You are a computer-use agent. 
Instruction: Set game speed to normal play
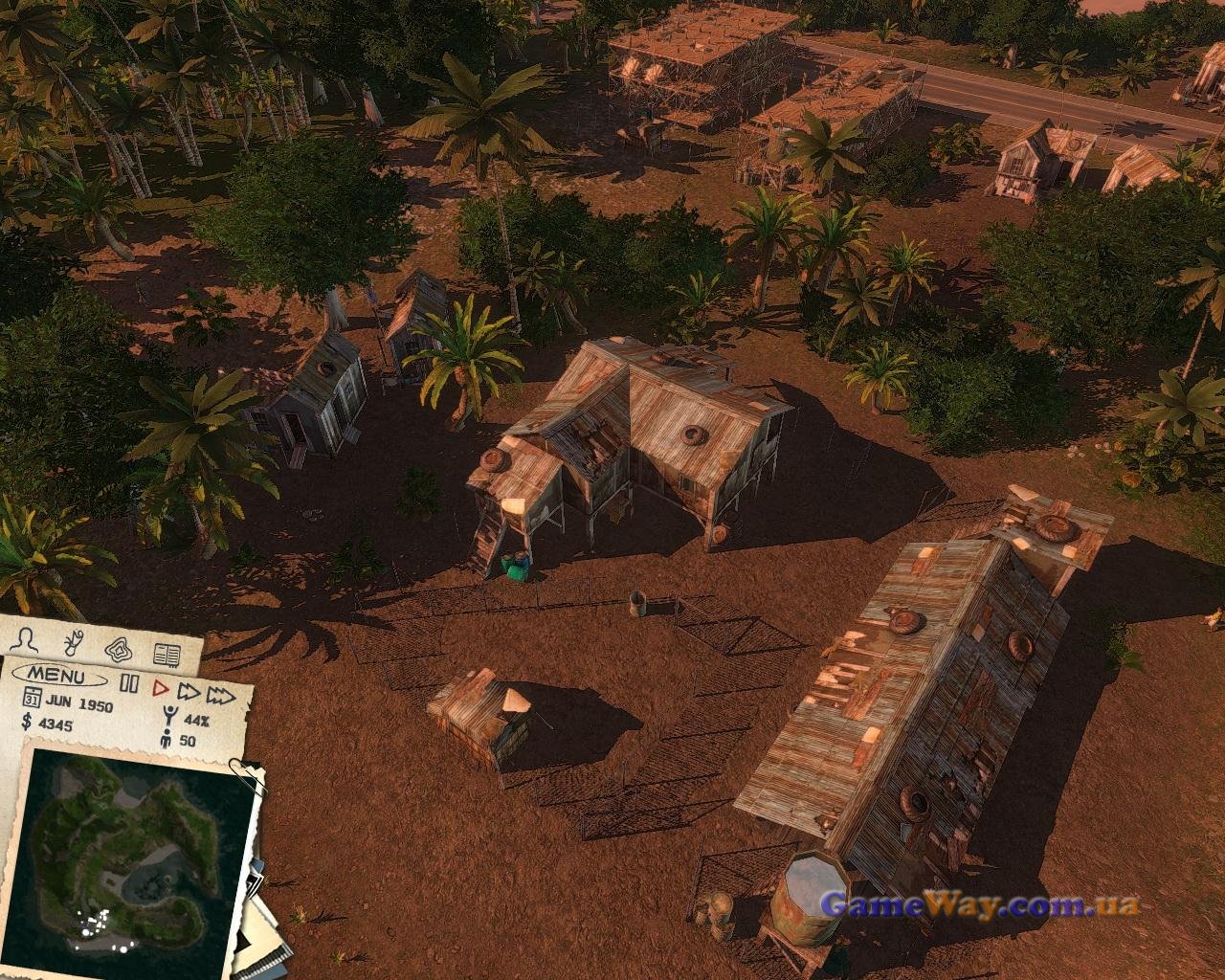pyautogui.click(x=161, y=685)
